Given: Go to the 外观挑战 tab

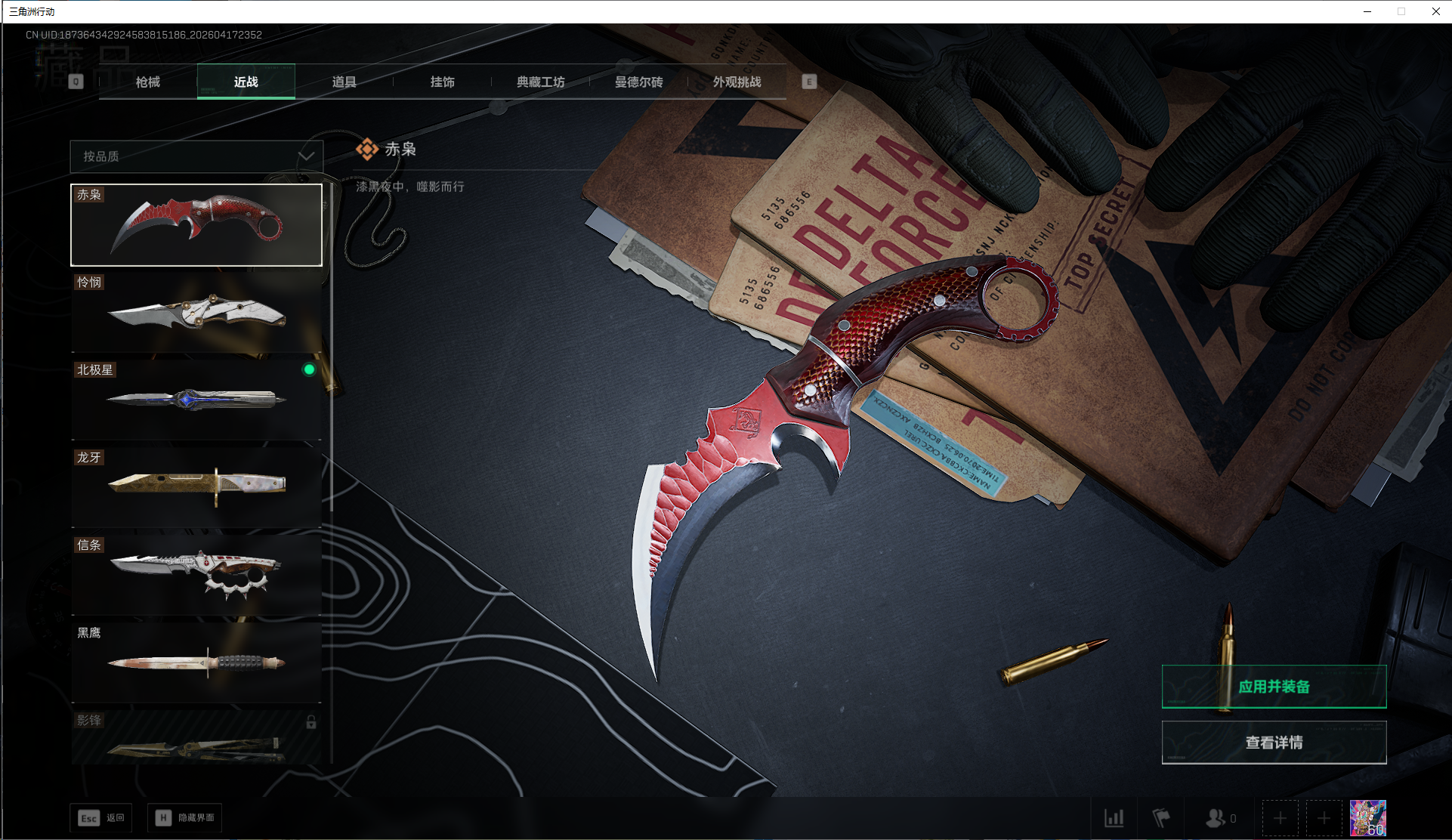Looking at the screenshot, I should (x=737, y=82).
